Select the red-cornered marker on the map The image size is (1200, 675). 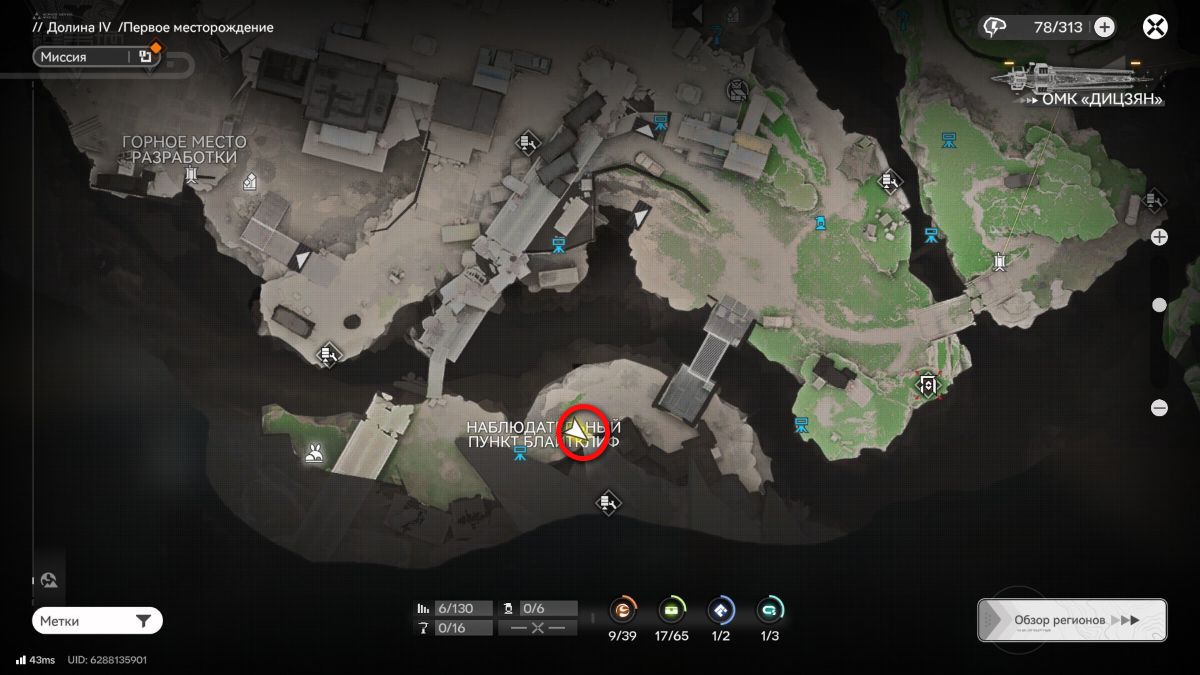(x=928, y=385)
